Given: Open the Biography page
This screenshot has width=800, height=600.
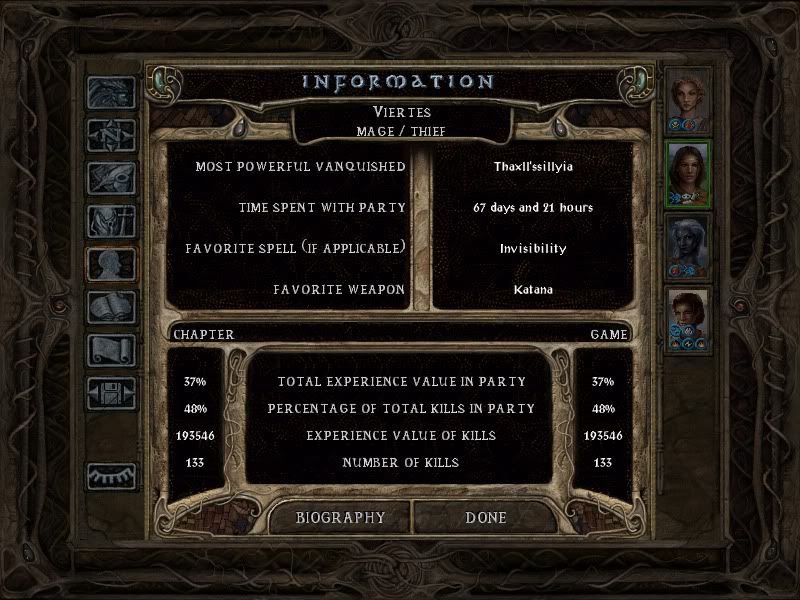Looking at the screenshot, I should pyautogui.click(x=340, y=518).
